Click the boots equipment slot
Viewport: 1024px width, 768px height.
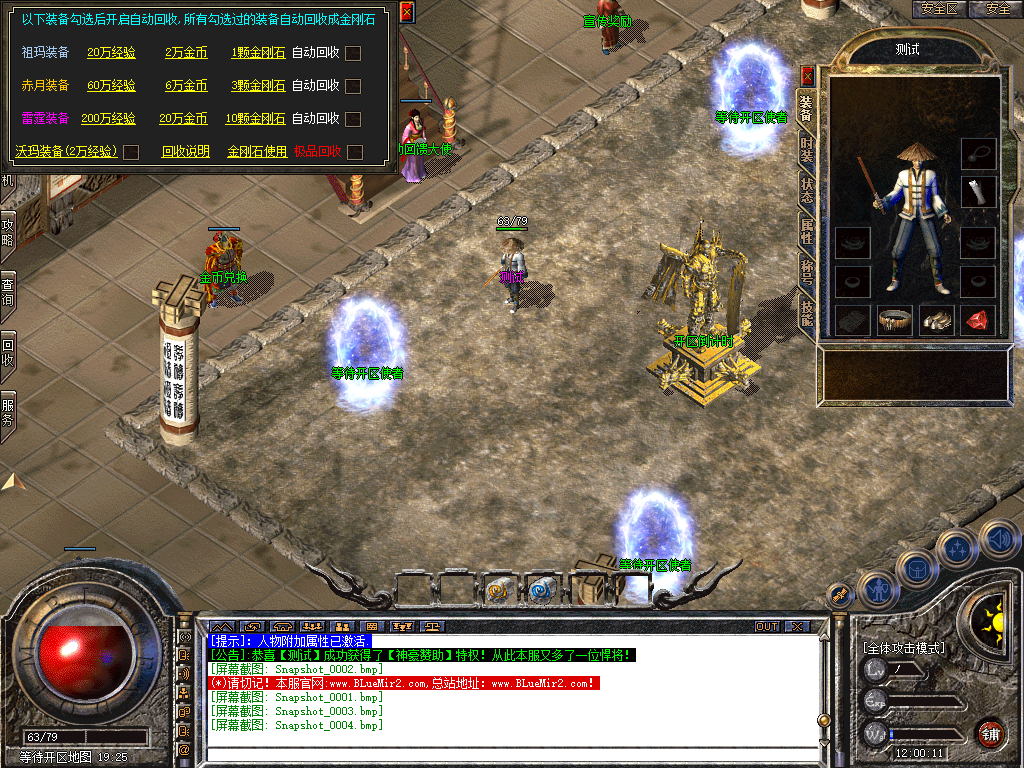point(936,320)
